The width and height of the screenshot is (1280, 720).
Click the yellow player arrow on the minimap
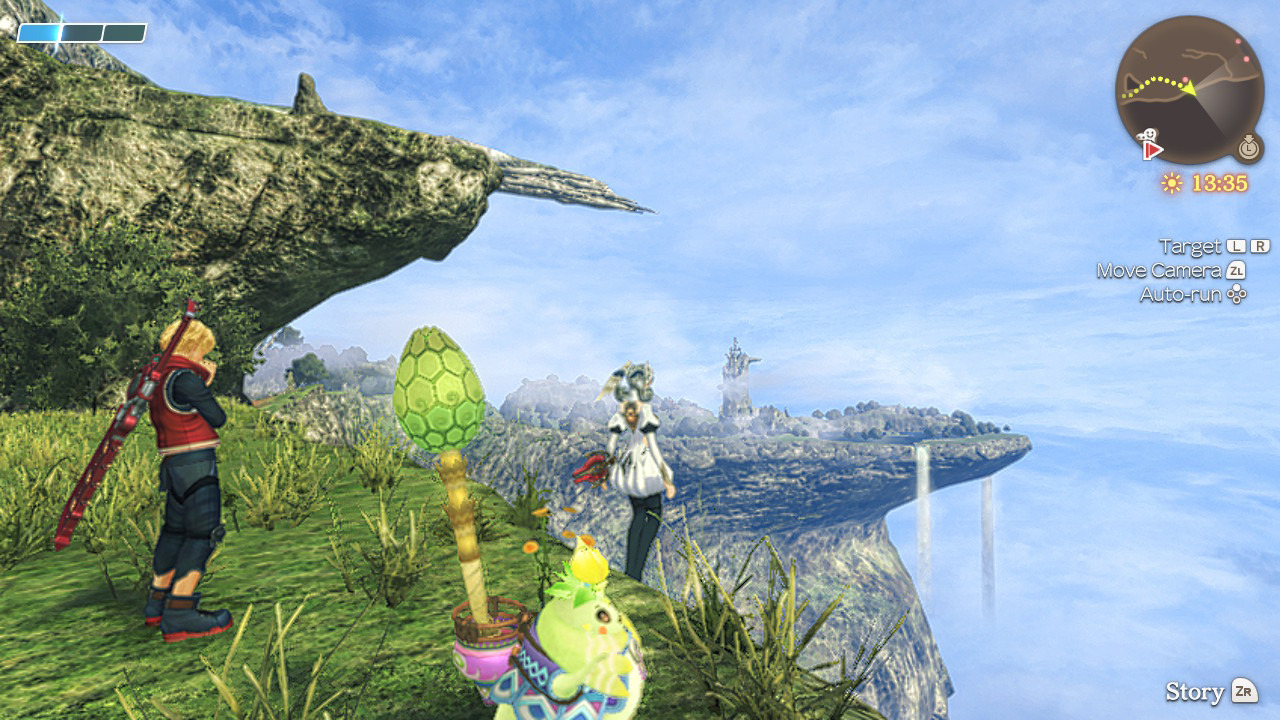1189,88
